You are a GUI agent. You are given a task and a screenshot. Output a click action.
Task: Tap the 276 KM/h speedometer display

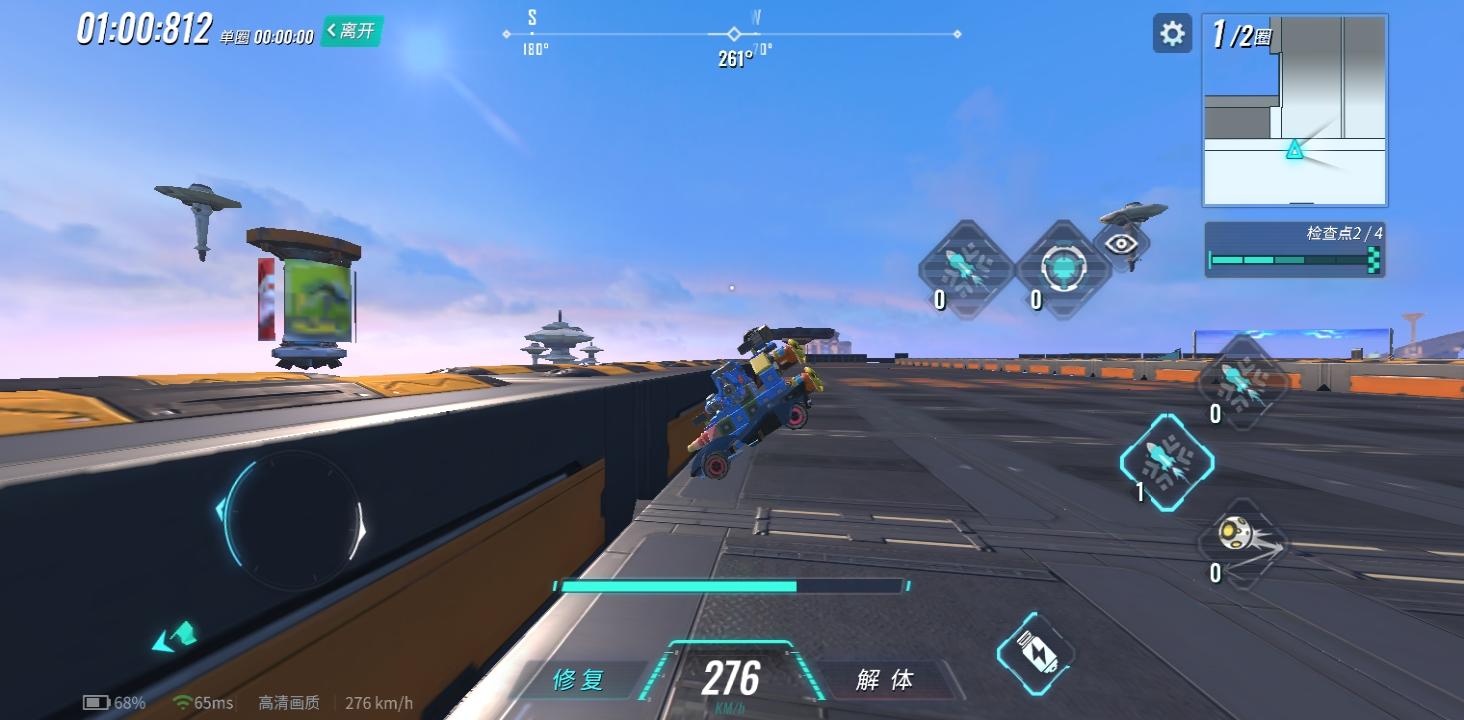[730, 680]
